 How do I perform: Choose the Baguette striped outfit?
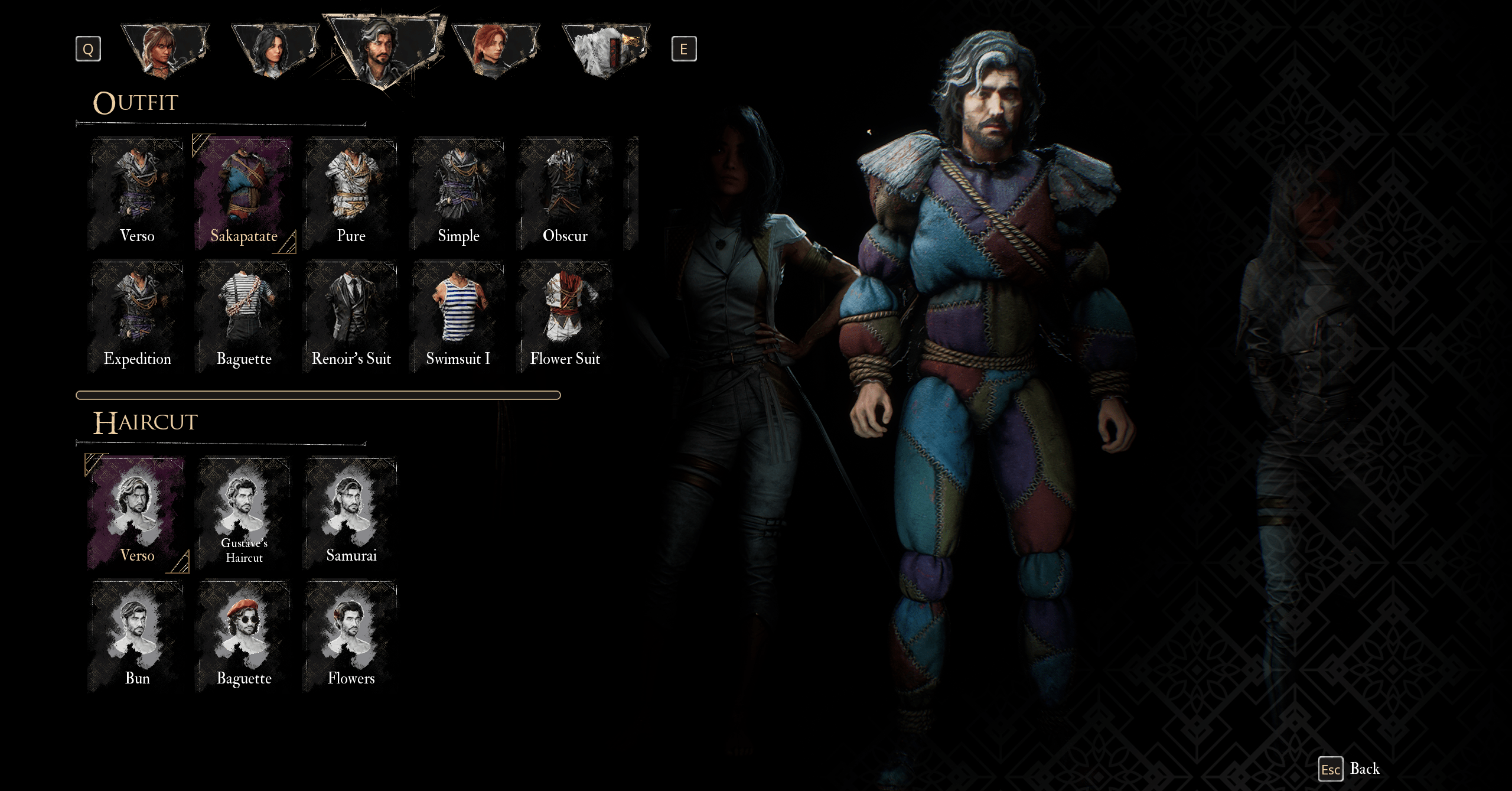pos(244,316)
